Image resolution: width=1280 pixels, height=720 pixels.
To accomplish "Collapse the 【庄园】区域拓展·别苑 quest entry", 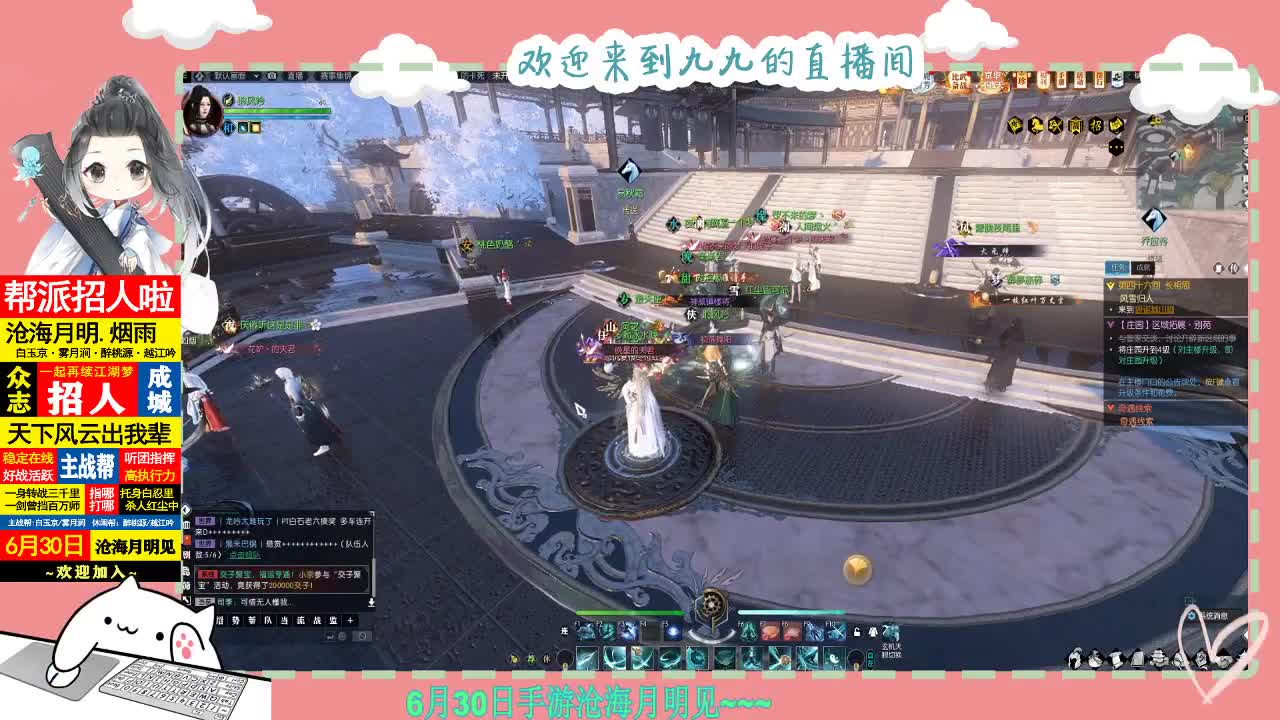I will tap(1109, 323).
